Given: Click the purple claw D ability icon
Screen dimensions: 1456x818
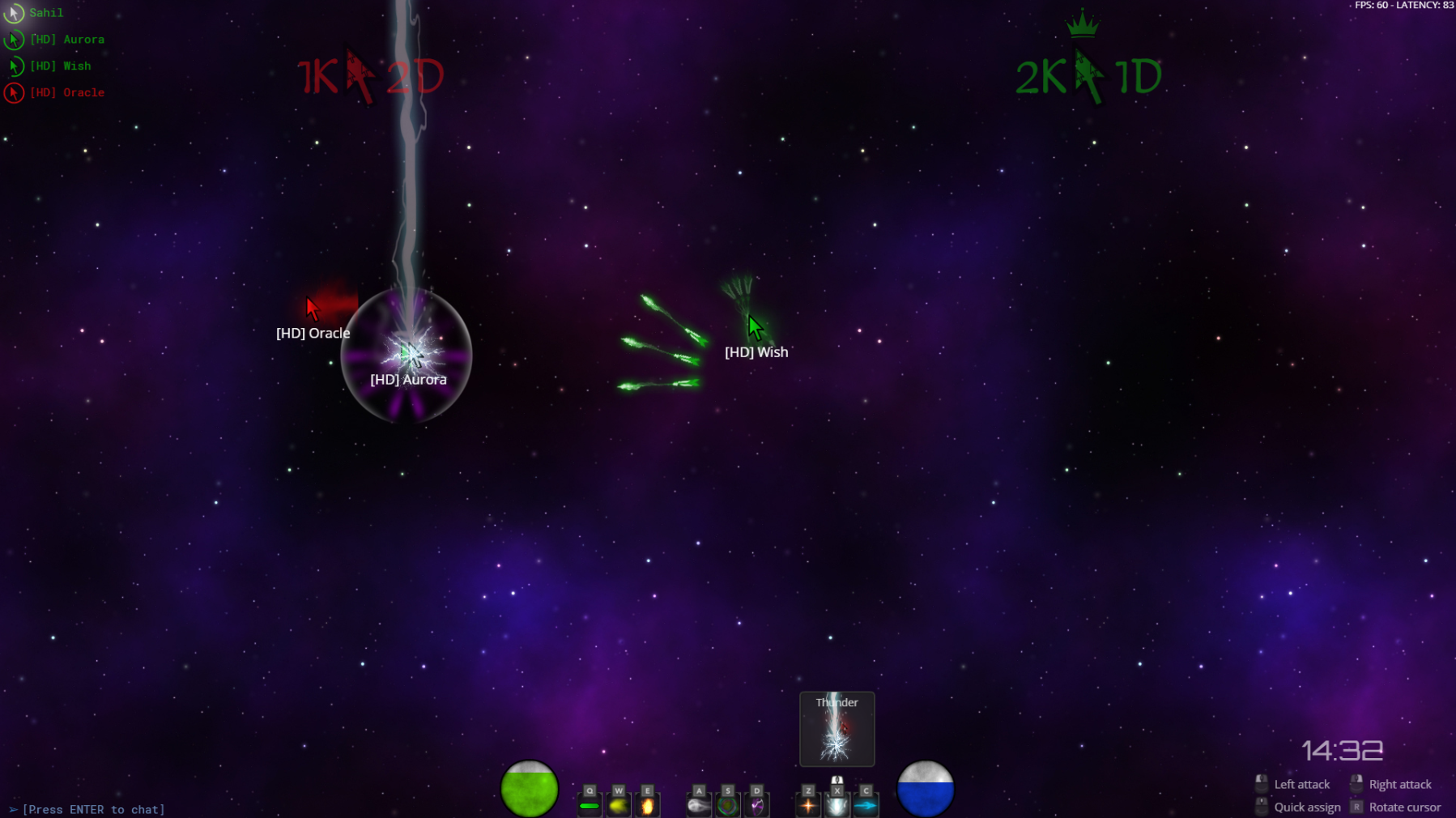Looking at the screenshot, I should pos(757,805).
